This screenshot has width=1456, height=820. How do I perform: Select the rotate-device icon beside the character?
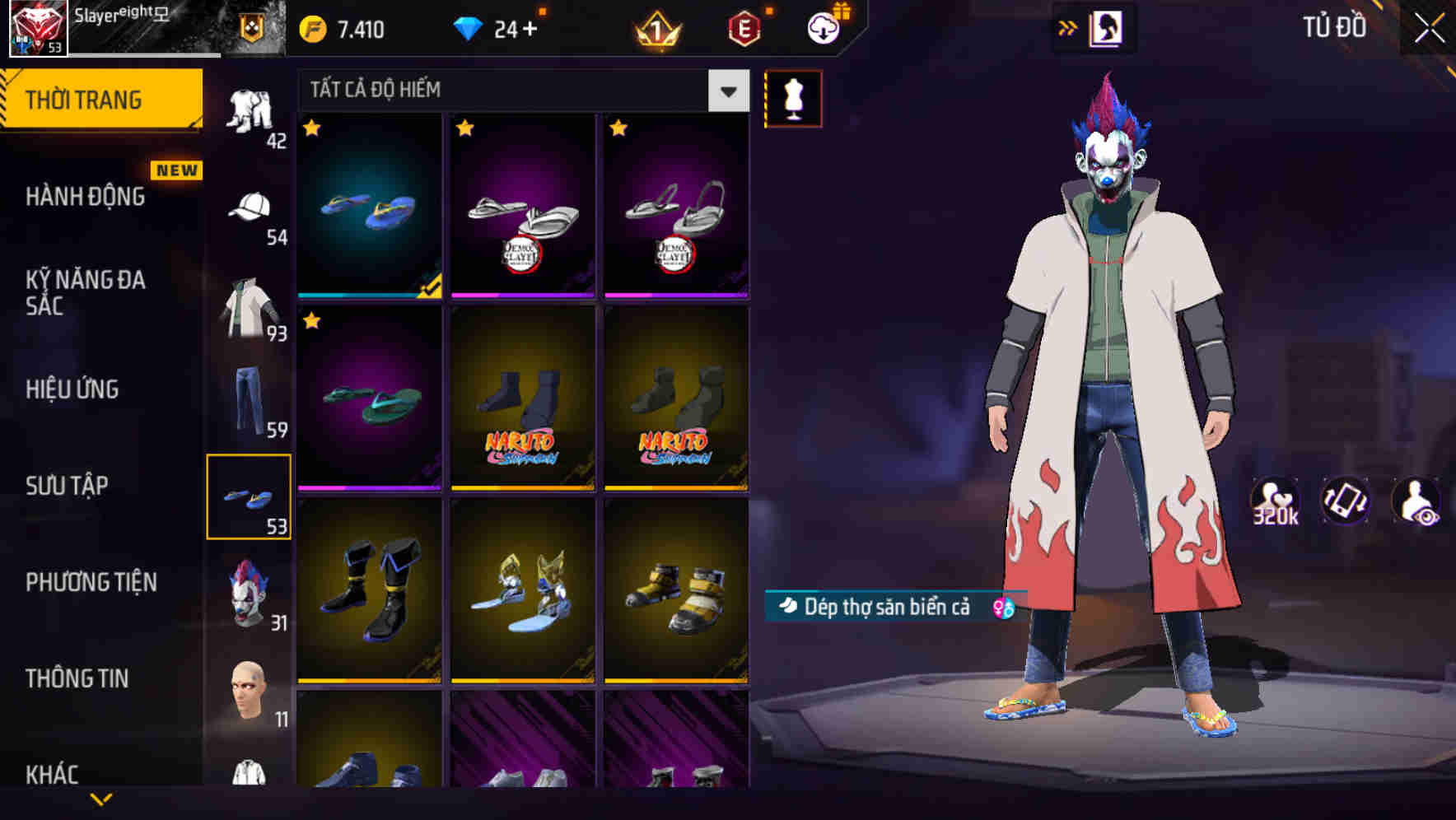coord(1347,502)
